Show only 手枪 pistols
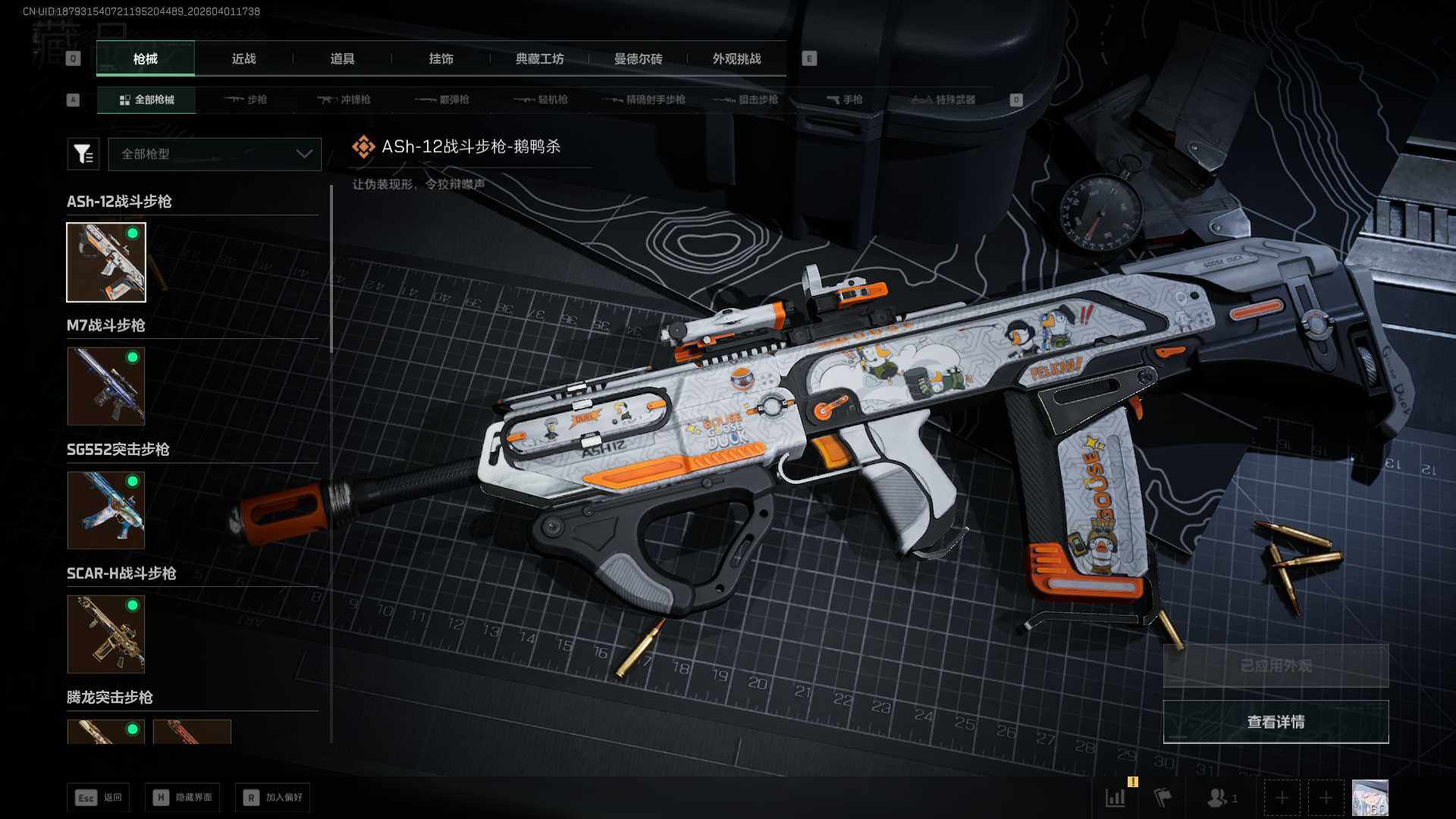1456x819 pixels. pyautogui.click(x=845, y=99)
